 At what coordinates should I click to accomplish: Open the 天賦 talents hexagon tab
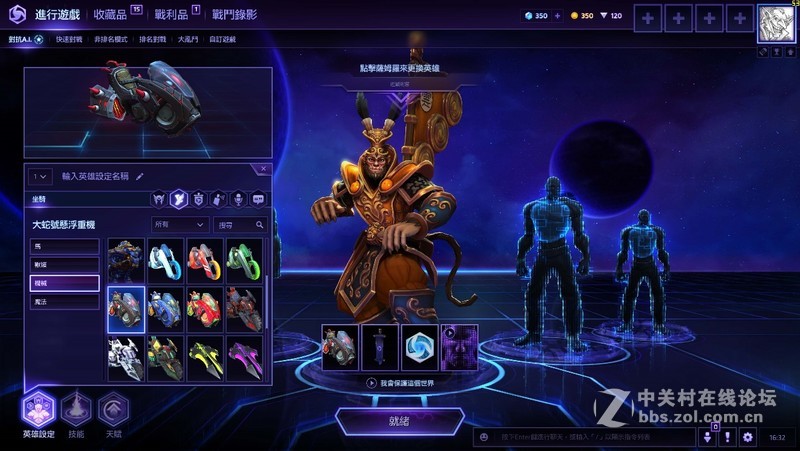113,410
